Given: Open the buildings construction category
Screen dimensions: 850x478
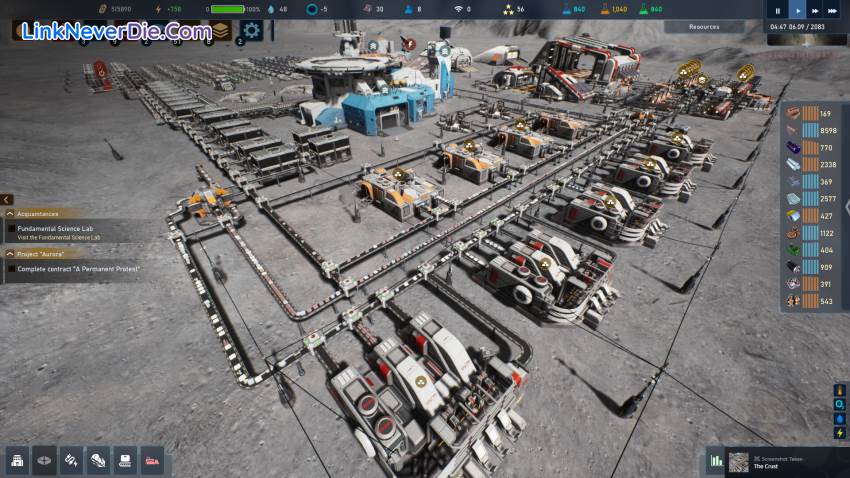Looking at the screenshot, I should click(x=18, y=460).
